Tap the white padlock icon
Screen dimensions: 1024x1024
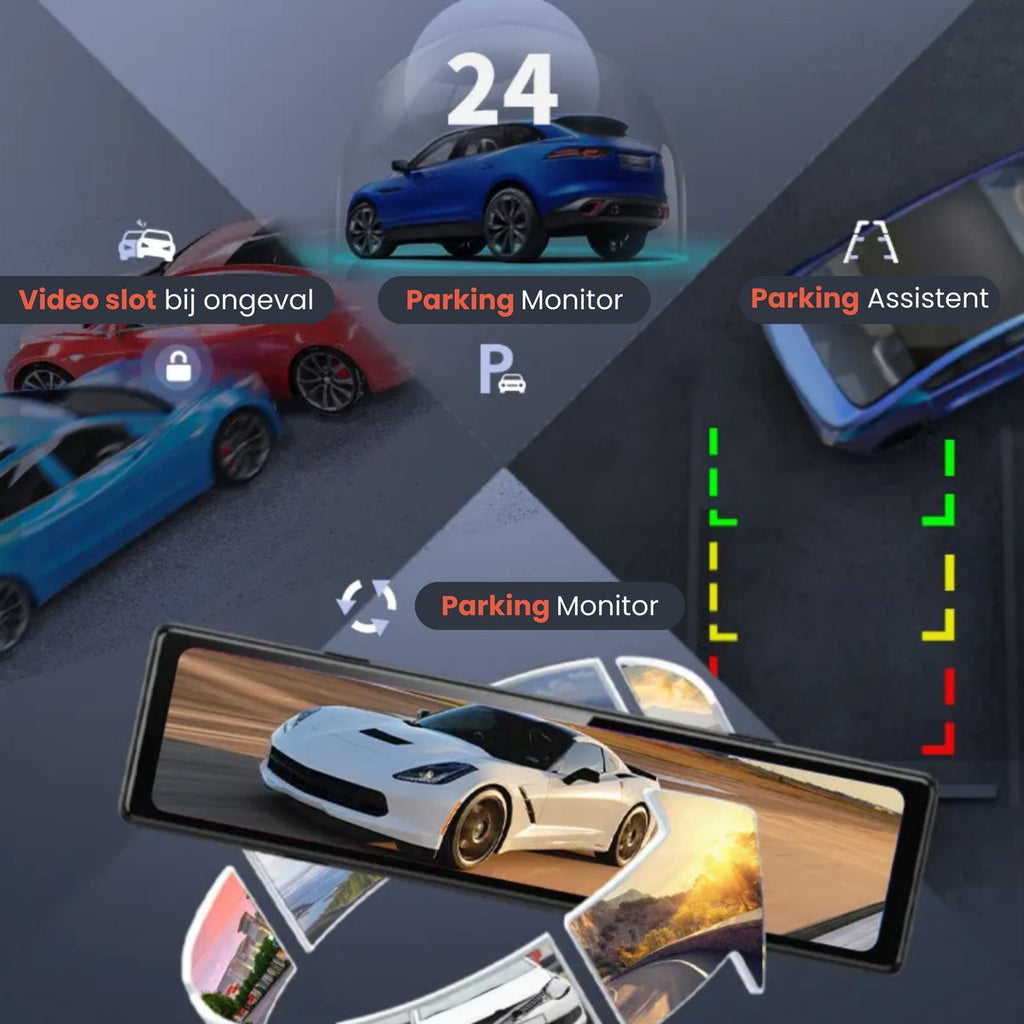coord(179,368)
